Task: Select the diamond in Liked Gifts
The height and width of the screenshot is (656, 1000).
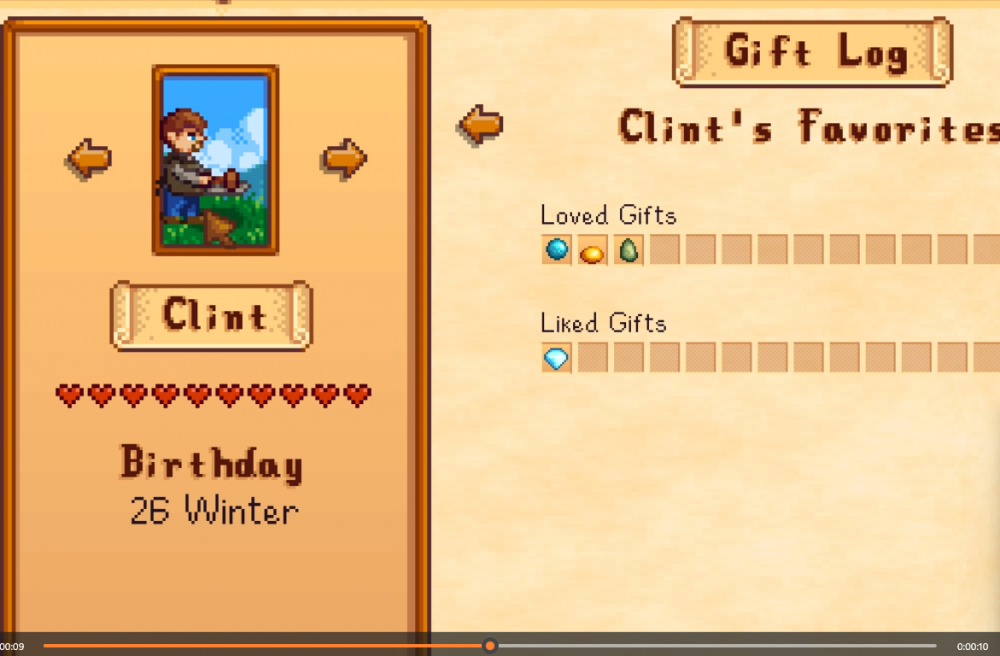Action: [557, 357]
